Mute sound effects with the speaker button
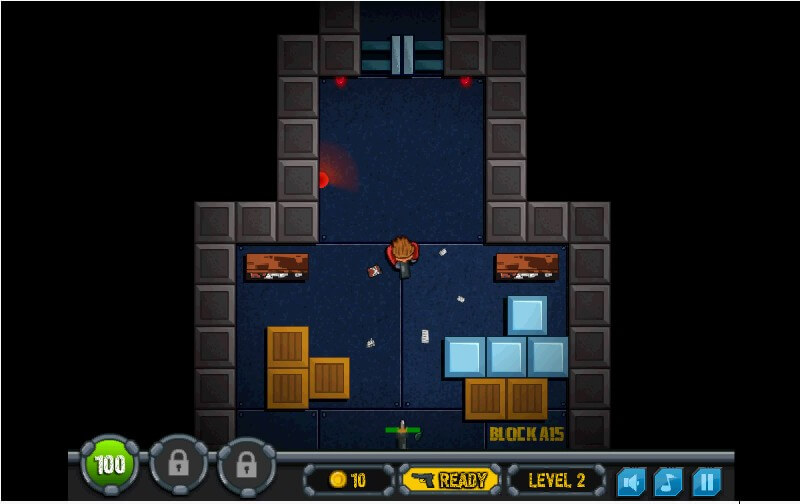 point(631,482)
